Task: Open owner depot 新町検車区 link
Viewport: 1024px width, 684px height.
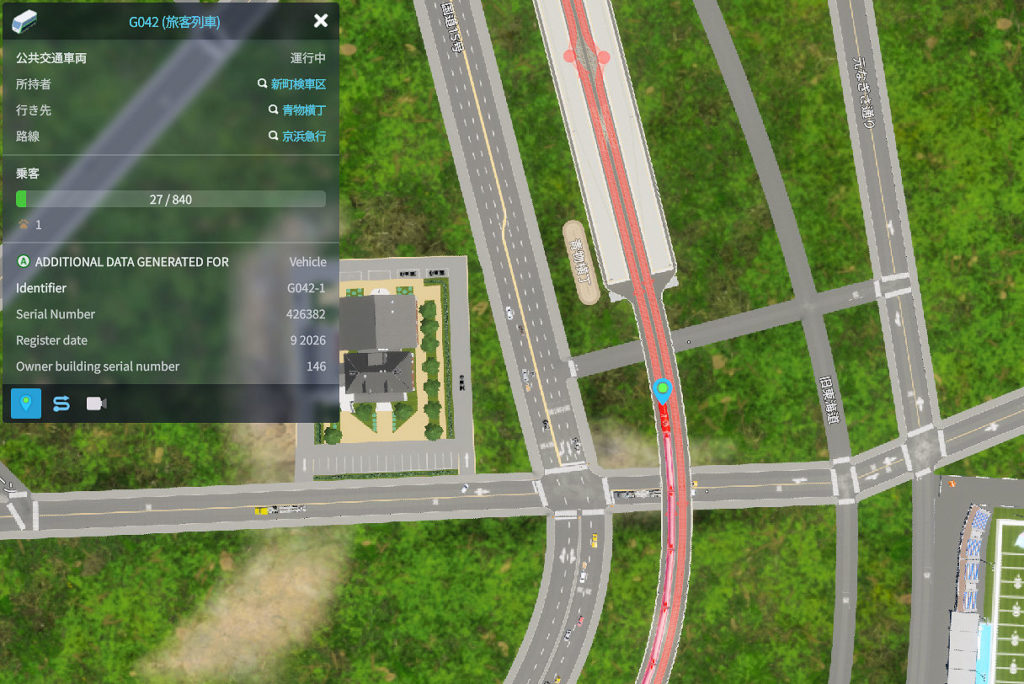Action: pos(298,85)
